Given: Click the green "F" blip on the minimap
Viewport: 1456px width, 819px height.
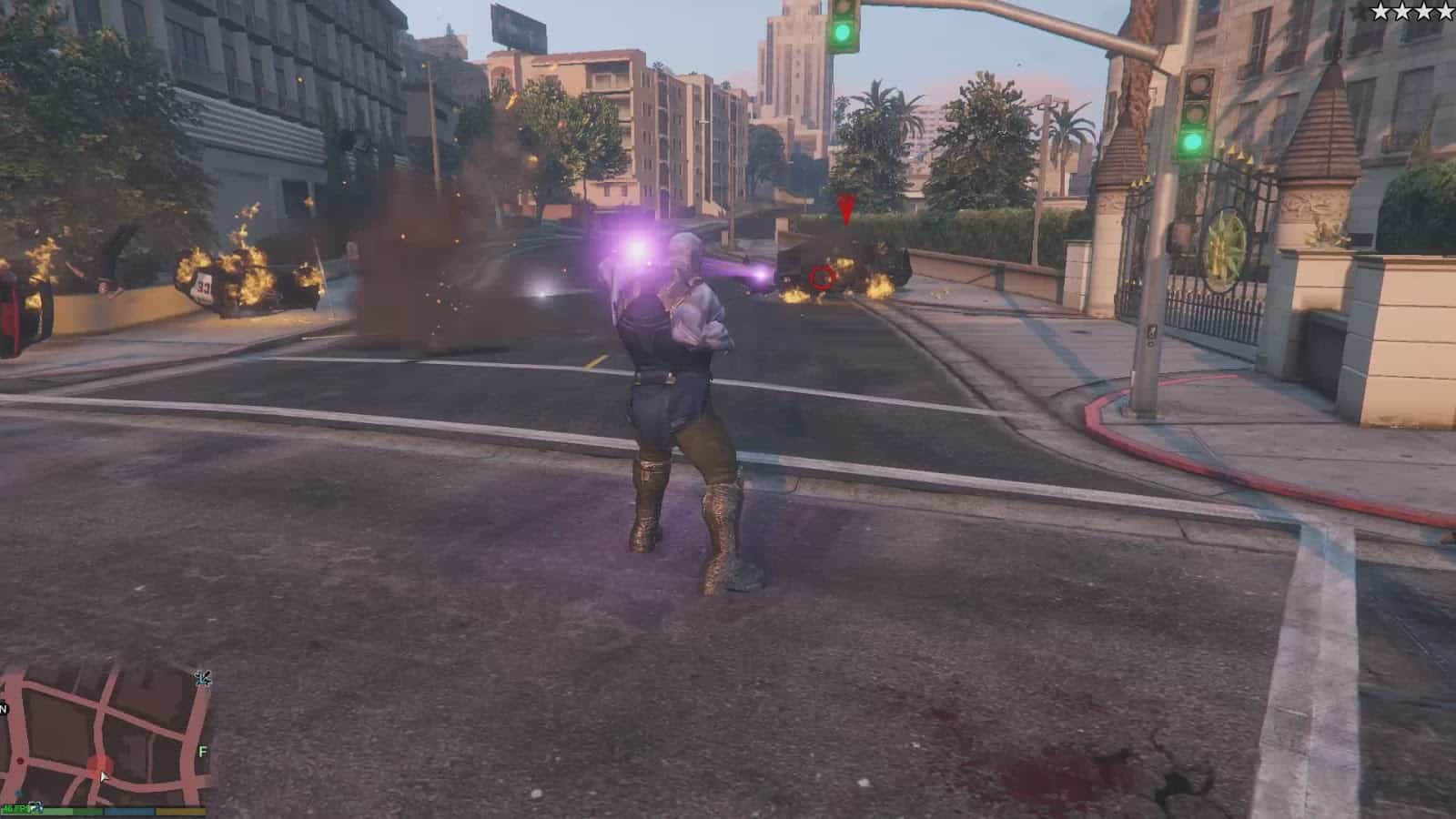Looking at the screenshot, I should coord(202,750).
